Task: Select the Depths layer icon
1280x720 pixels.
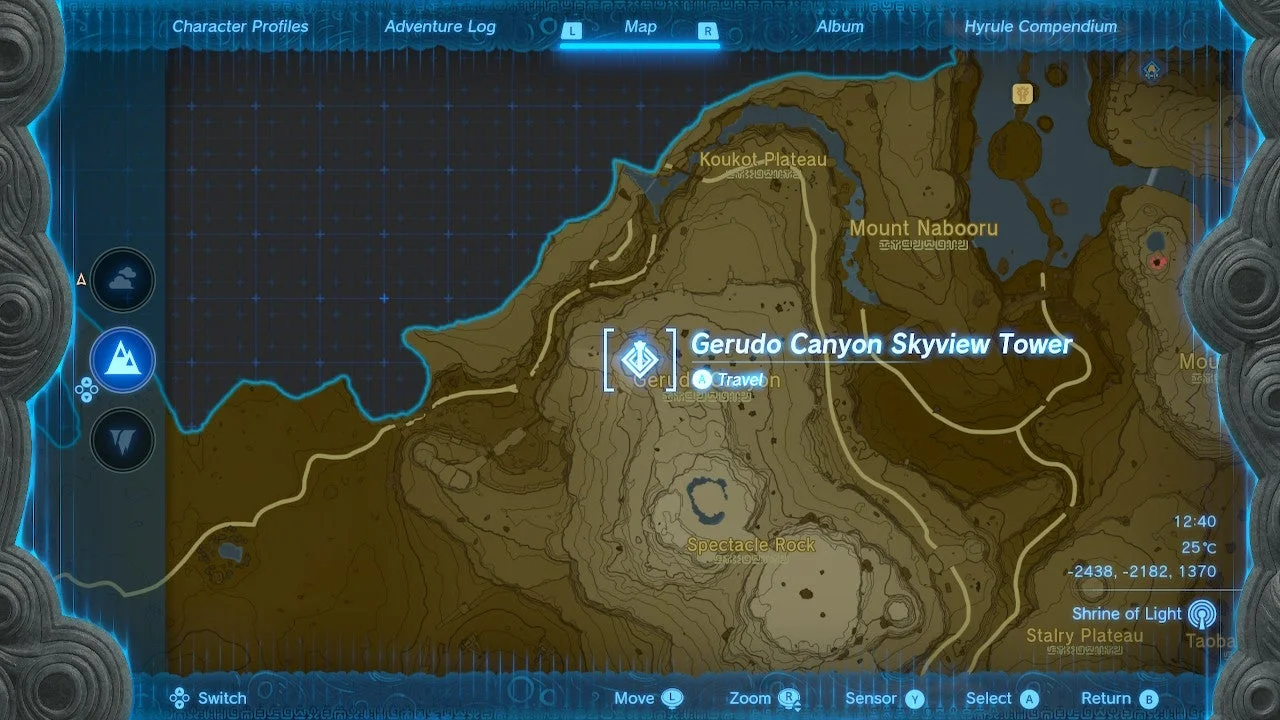Action: (x=122, y=438)
